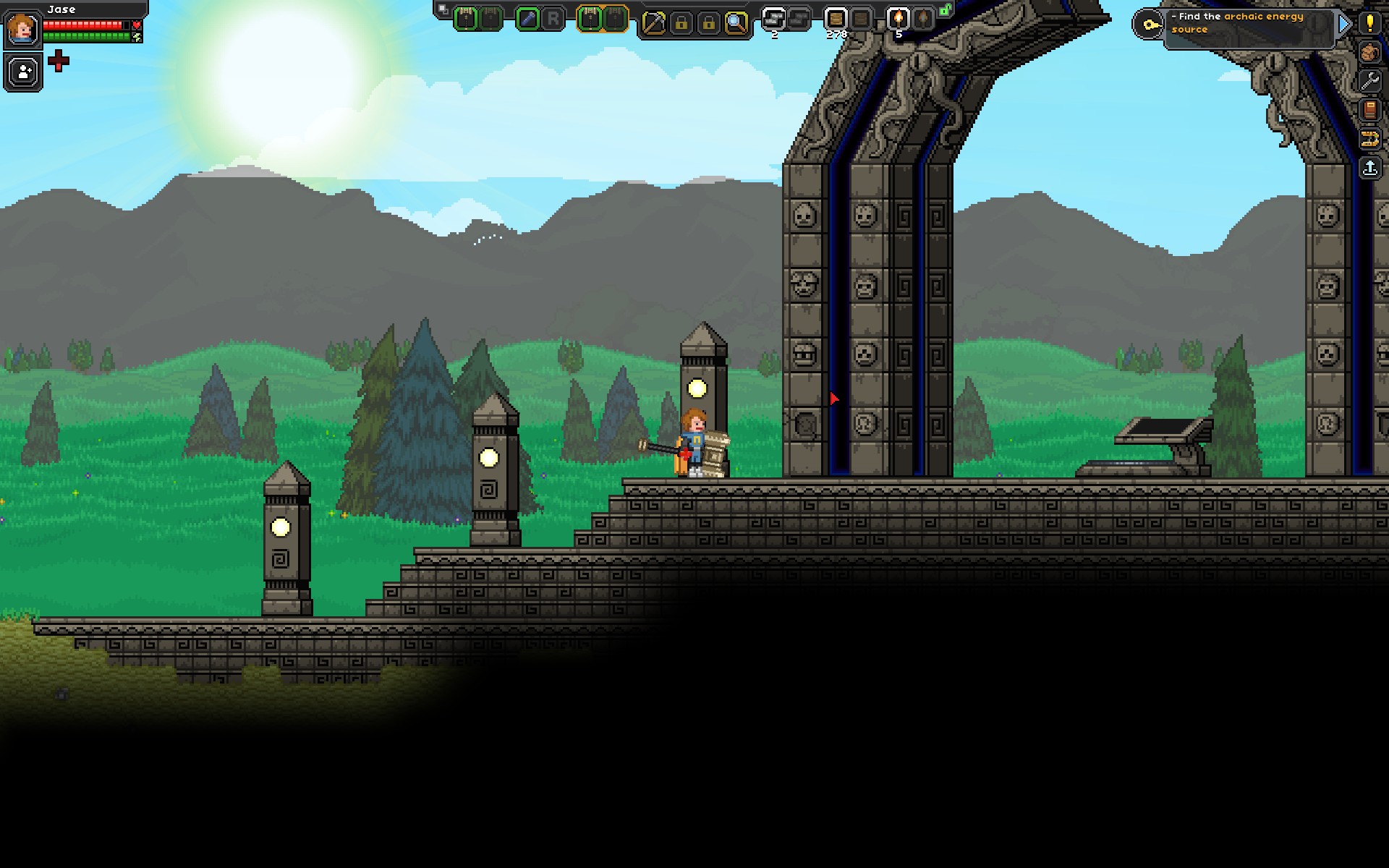Beam up to ship button
Image resolution: width=1389 pixels, height=868 pixels.
click(x=1369, y=169)
